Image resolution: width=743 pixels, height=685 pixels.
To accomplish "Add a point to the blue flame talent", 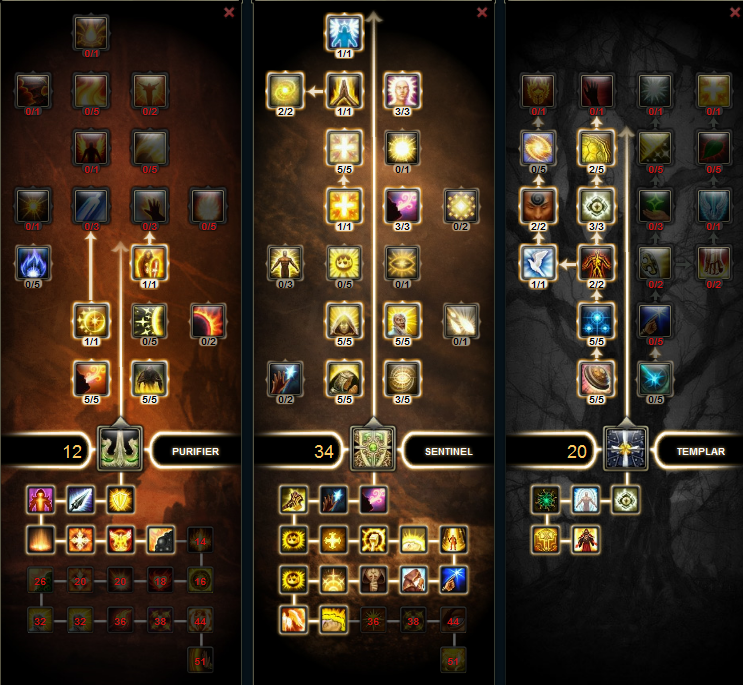I will (33, 262).
